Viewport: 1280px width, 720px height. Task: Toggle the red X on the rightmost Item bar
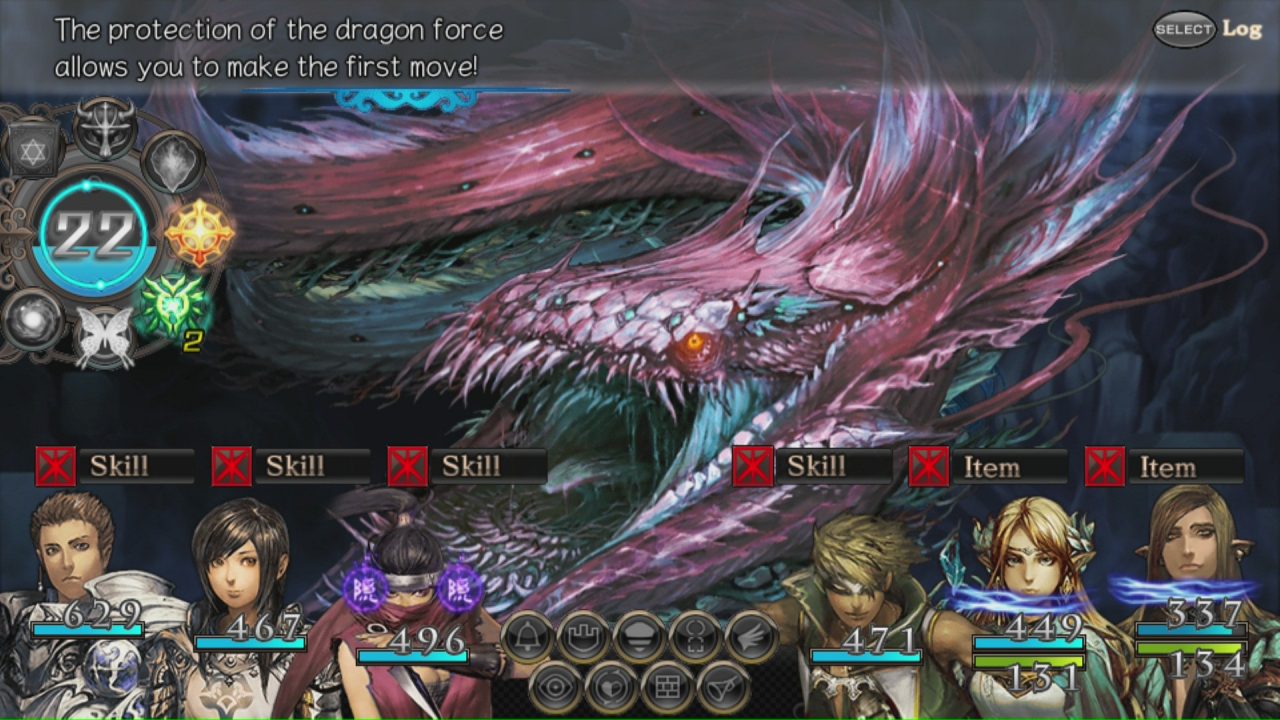pos(1107,466)
